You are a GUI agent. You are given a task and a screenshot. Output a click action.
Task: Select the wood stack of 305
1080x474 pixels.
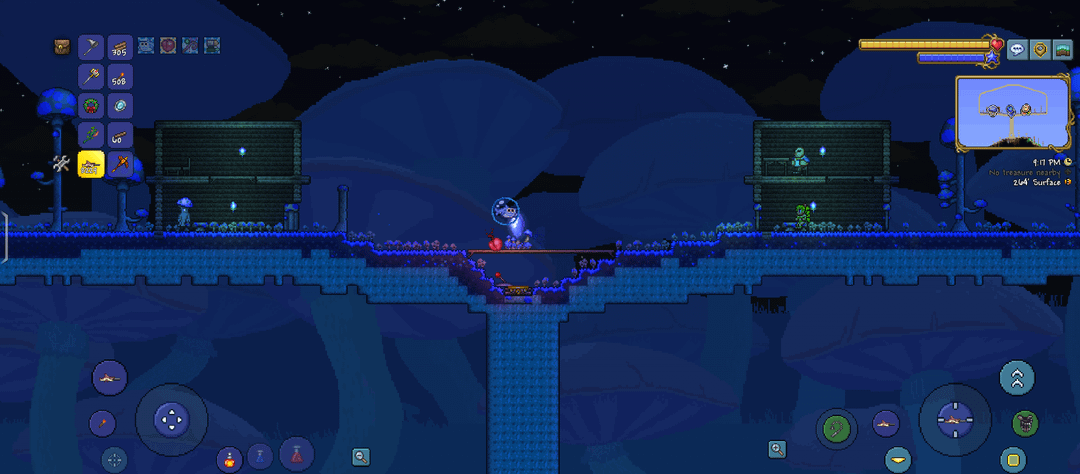coord(120,46)
